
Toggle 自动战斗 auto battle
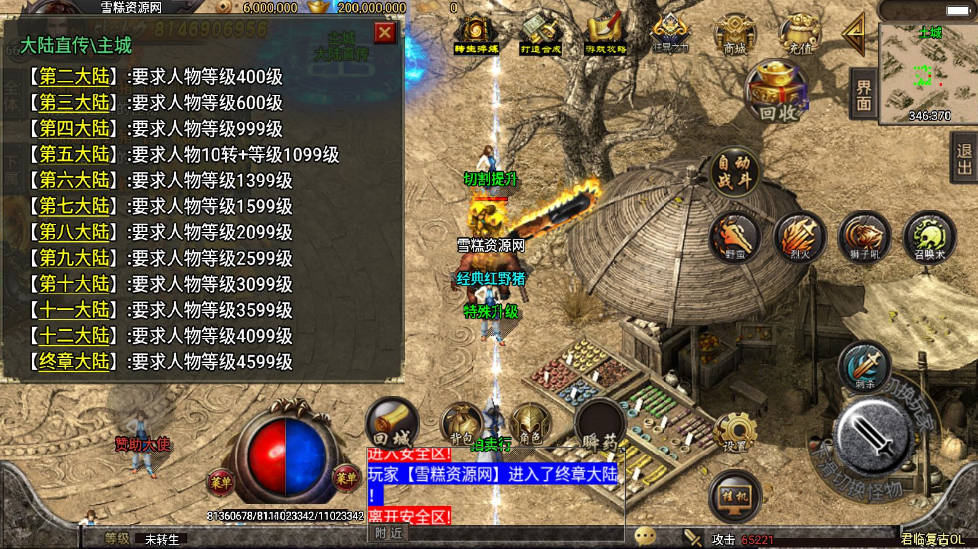[735, 173]
